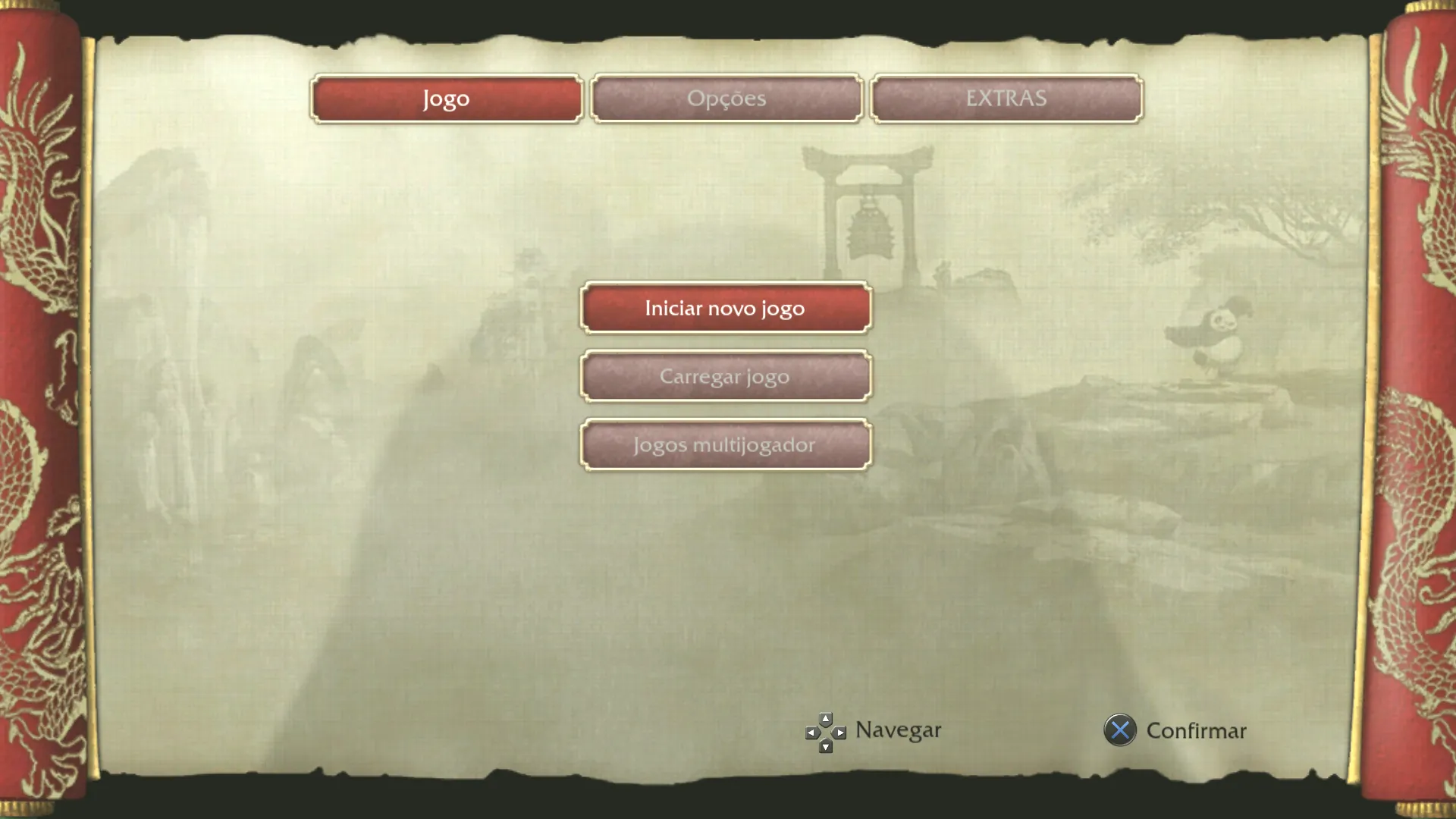Image resolution: width=1456 pixels, height=819 pixels.
Task: Click the center of the Navegar d-pad
Action: click(825, 731)
